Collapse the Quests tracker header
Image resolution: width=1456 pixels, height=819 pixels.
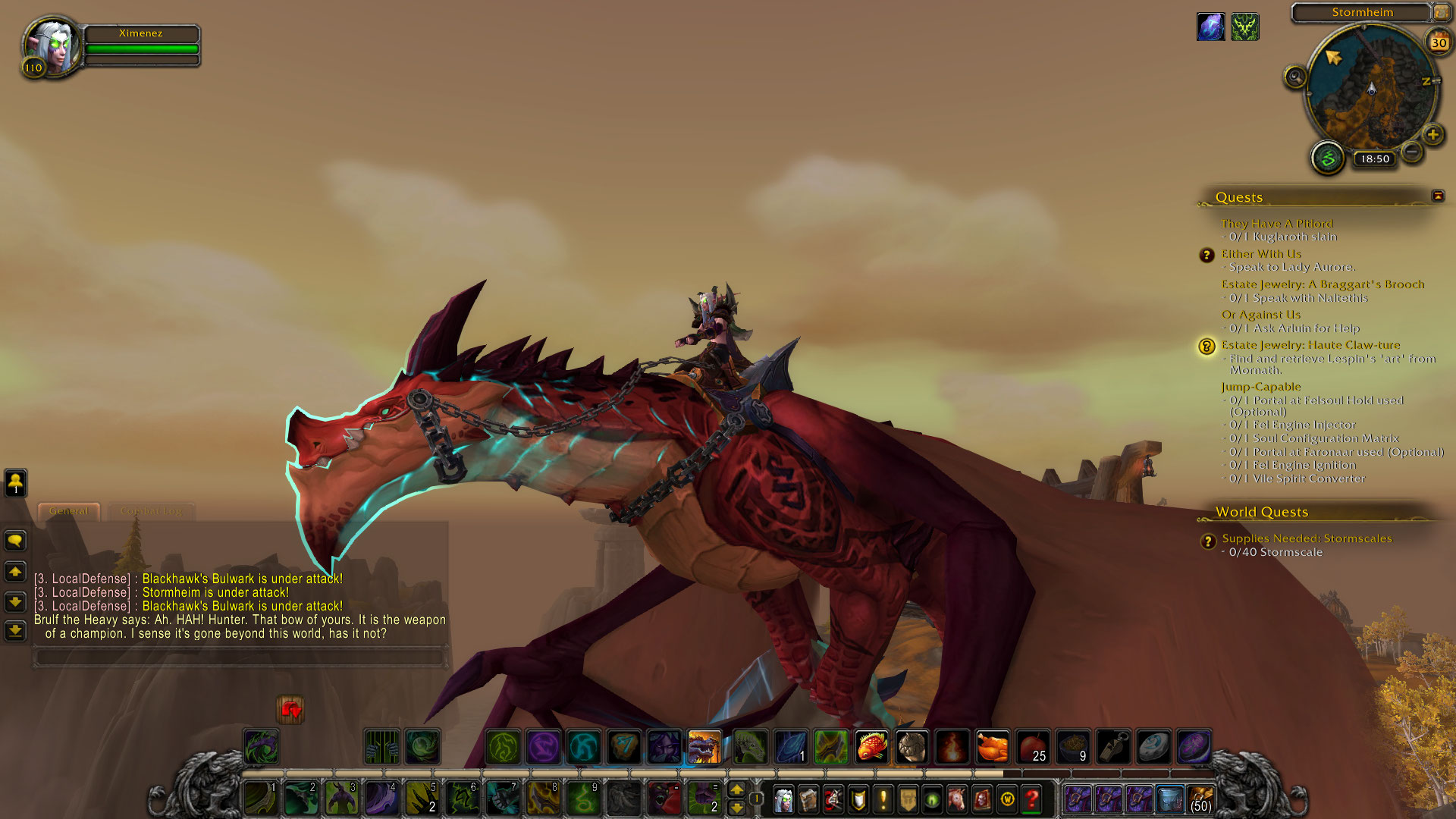[1438, 196]
